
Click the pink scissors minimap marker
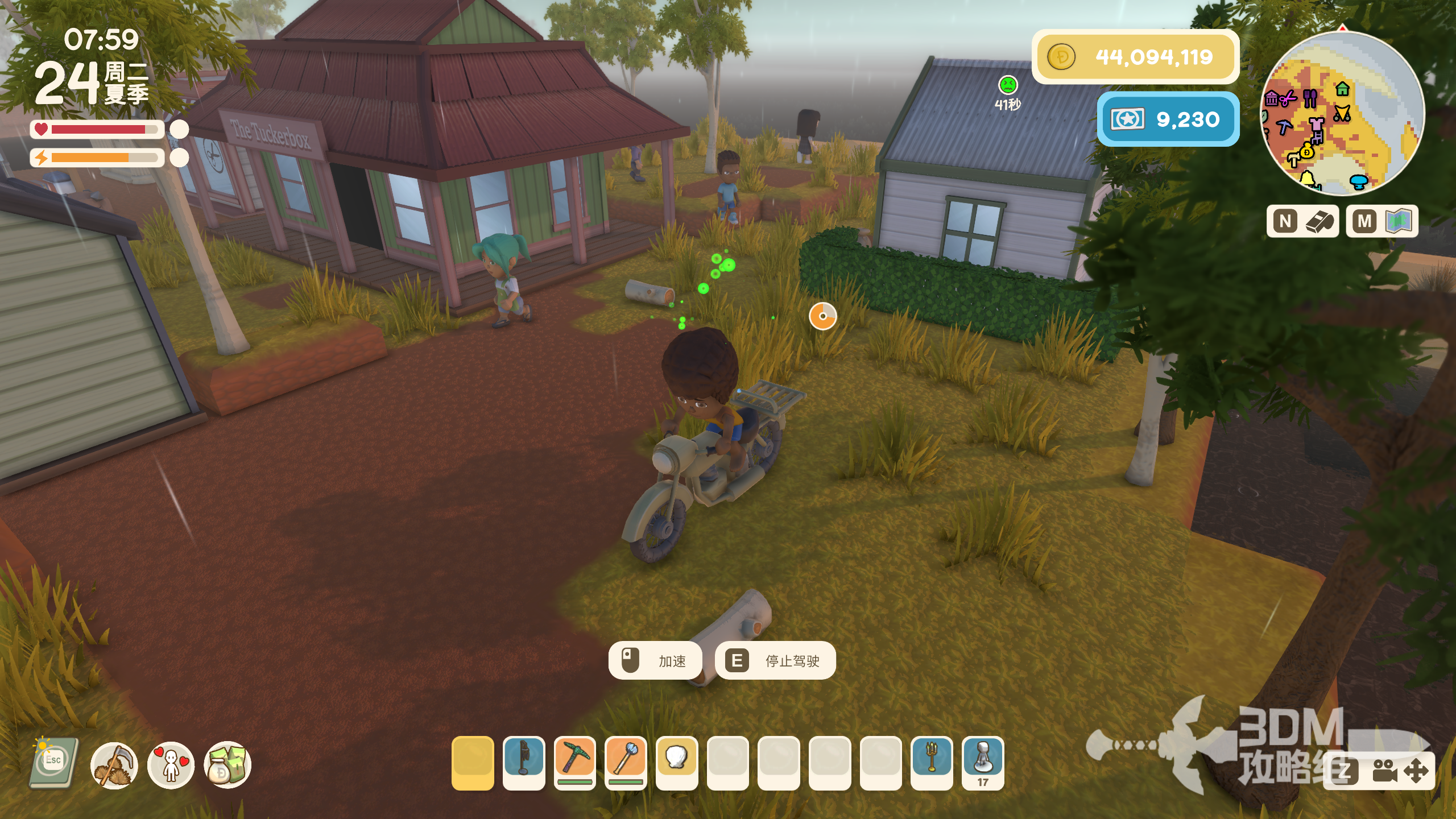(x=1288, y=99)
